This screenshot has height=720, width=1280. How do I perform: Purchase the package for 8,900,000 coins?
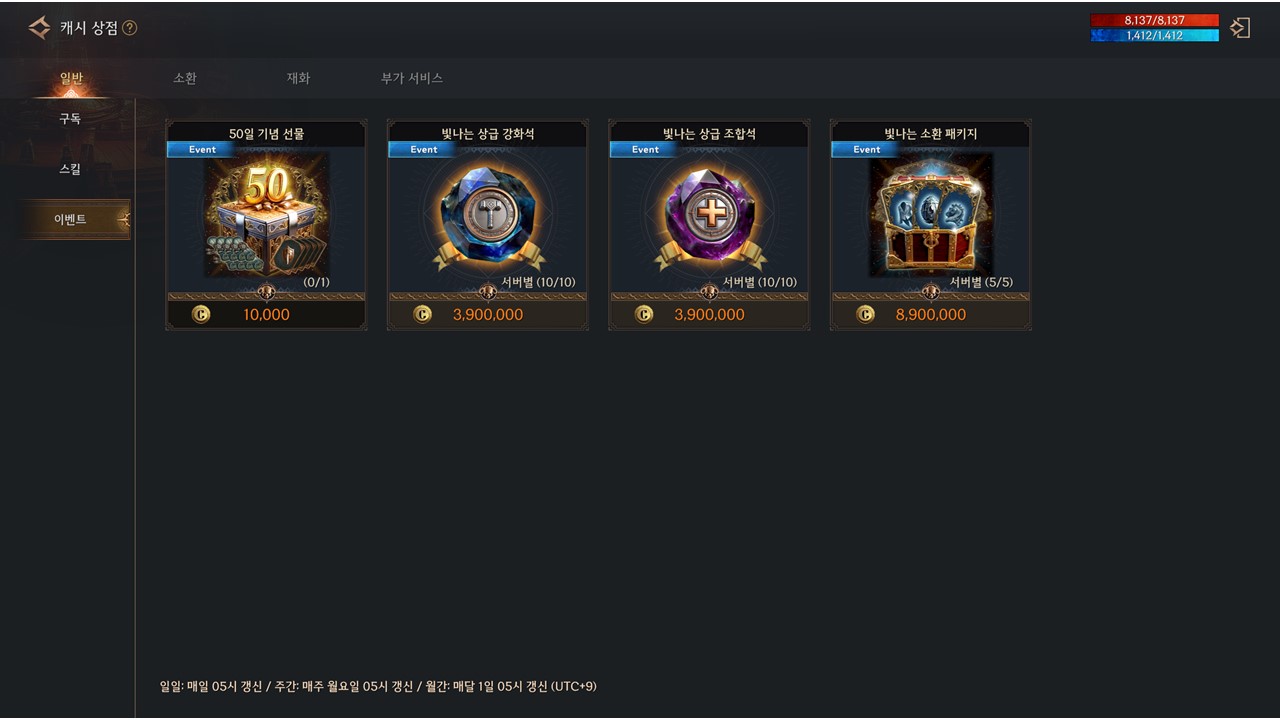pyautogui.click(x=931, y=314)
